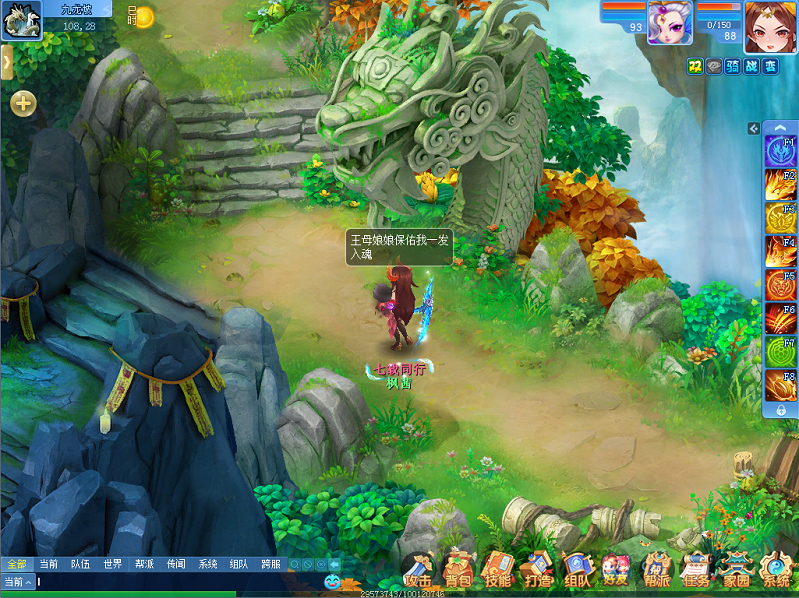
Task: Select the white-haired pet portrait
Action: [x=669, y=22]
